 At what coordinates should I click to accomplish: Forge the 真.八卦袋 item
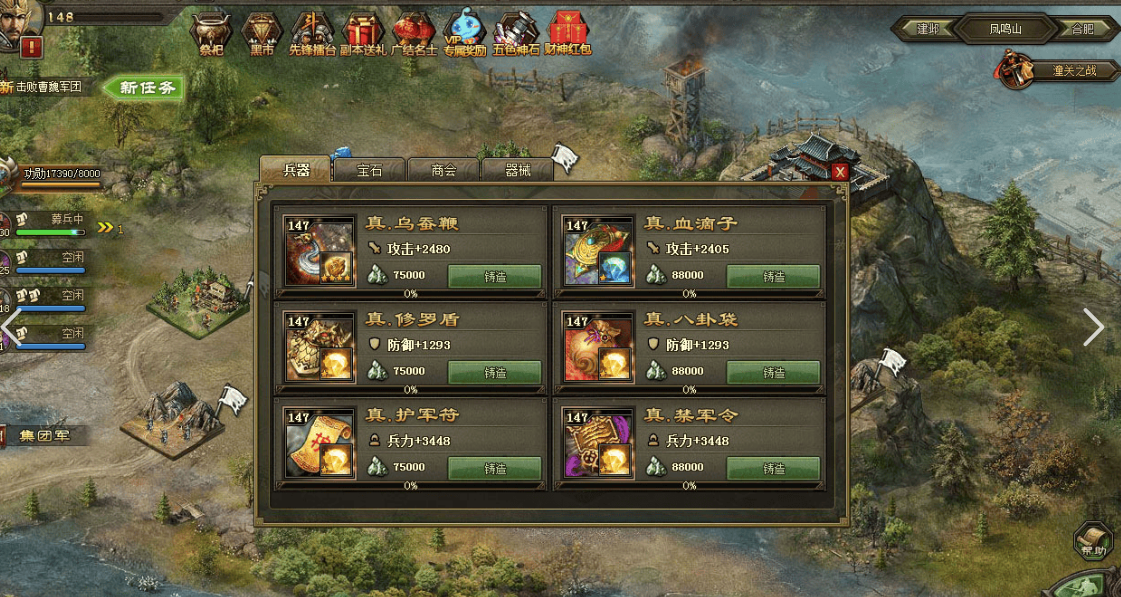click(x=773, y=373)
